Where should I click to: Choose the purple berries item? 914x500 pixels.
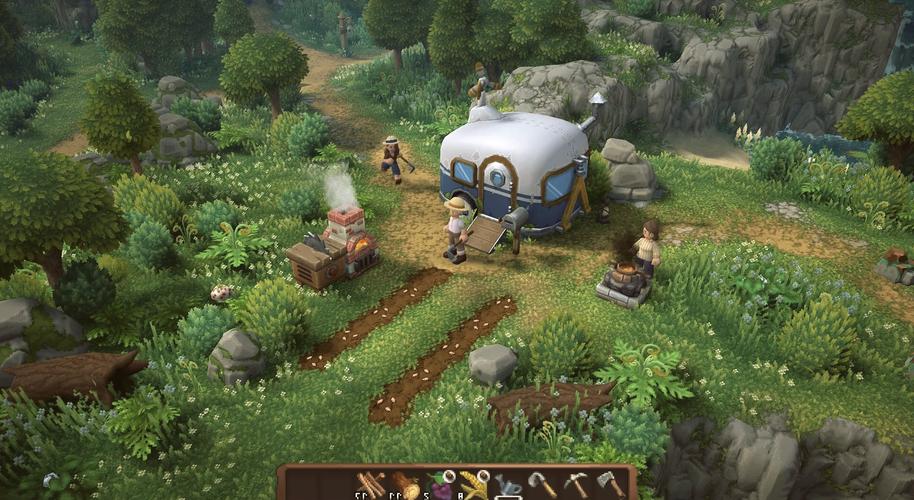[440, 484]
